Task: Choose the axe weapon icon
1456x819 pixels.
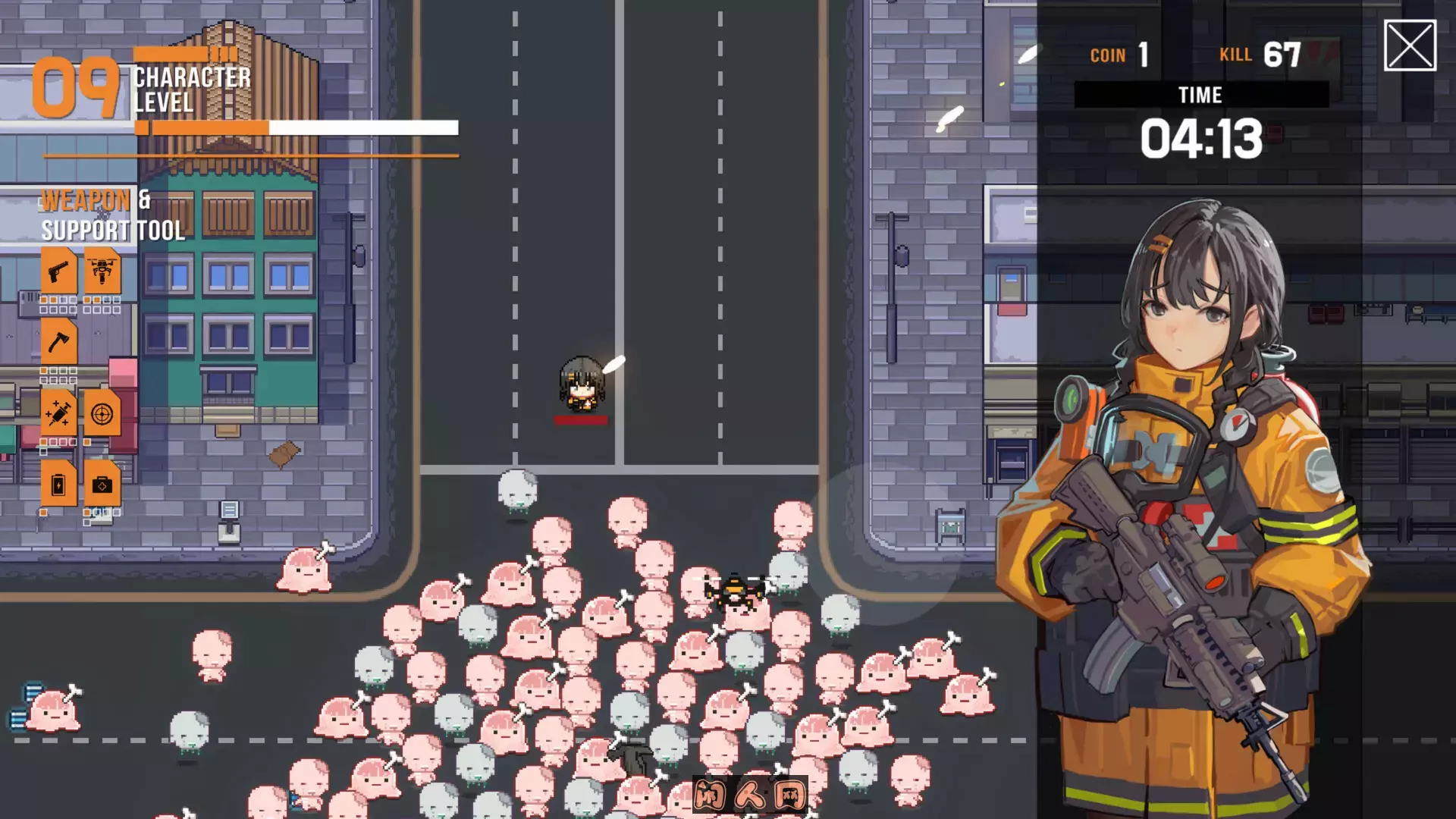Action: pos(58,342)
